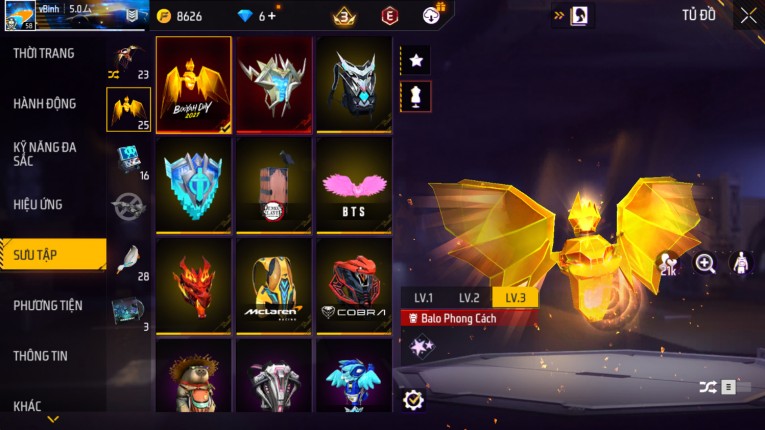
Task: Open the backpack subcategory showing 25
Action: [129, 110]
